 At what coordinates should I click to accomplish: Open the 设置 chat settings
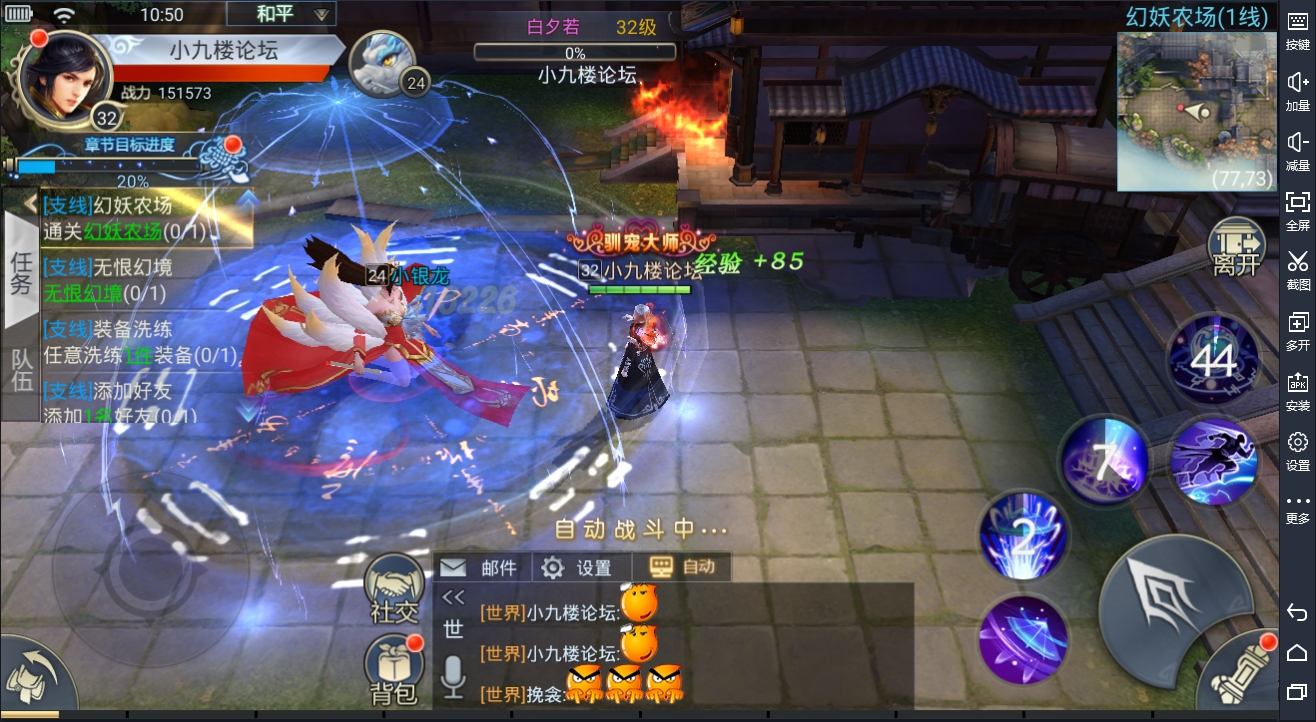(x=577, y=568)
